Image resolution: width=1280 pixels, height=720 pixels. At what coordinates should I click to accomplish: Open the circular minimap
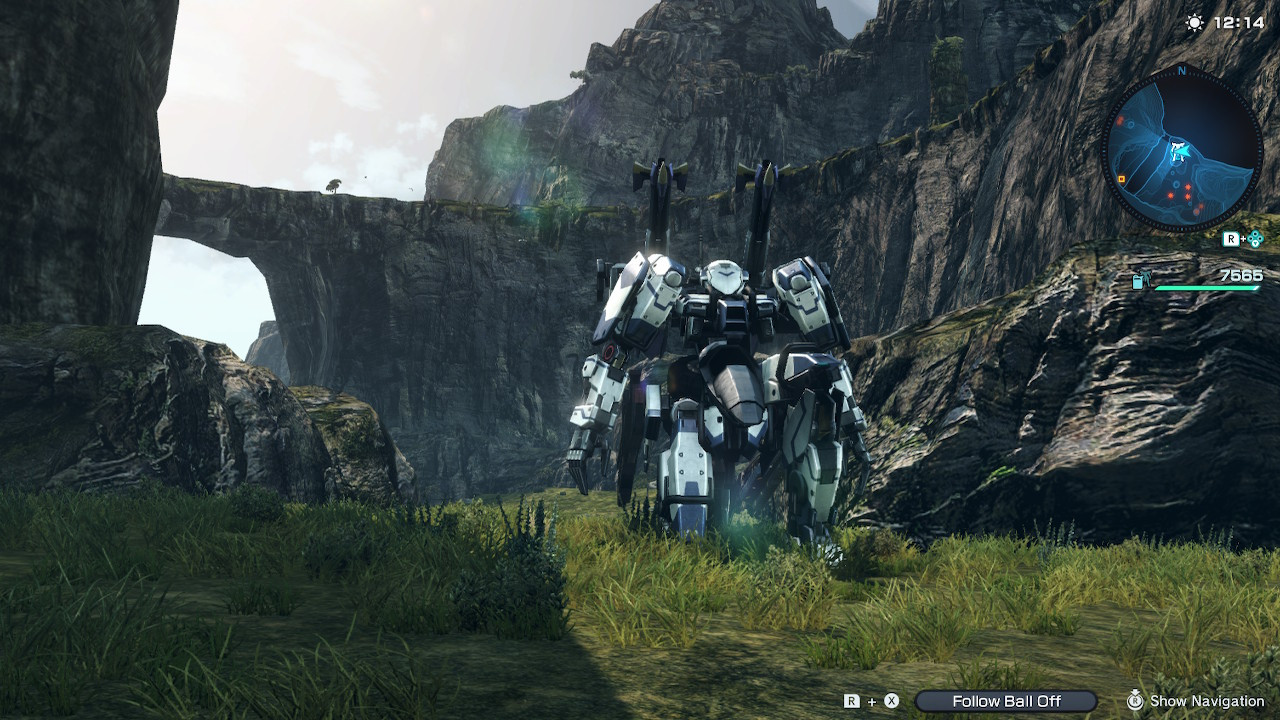[x=1182, y=150]
